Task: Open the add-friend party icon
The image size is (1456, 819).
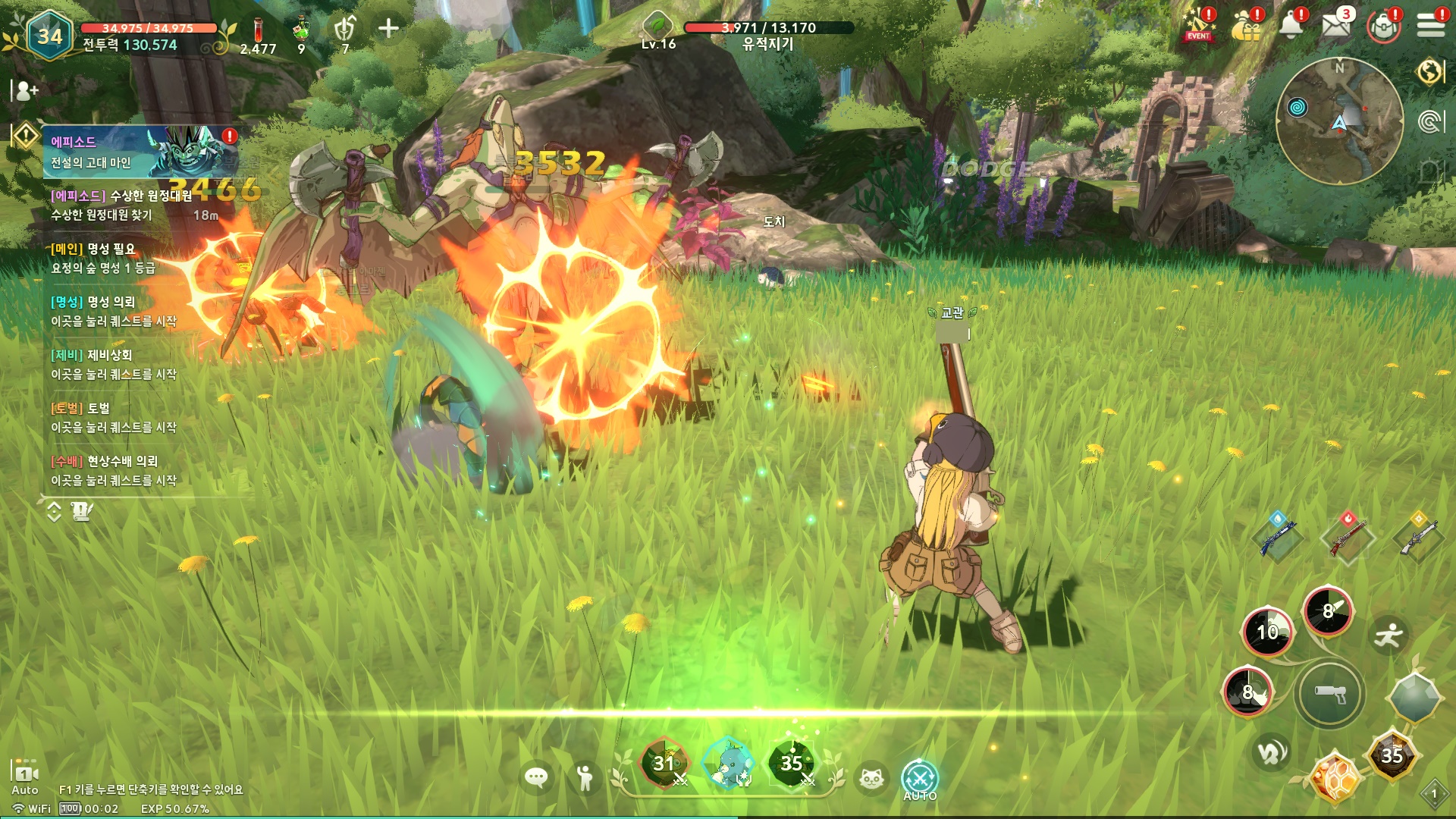Action: click(25, 91)
